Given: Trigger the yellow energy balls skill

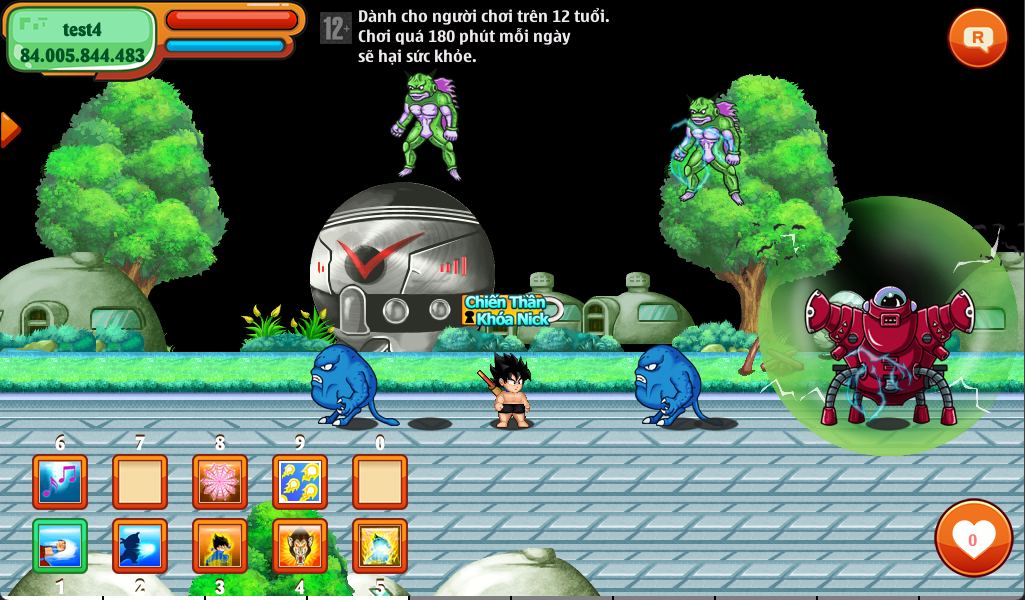Looking at the screenshot, I should (300, 482).
